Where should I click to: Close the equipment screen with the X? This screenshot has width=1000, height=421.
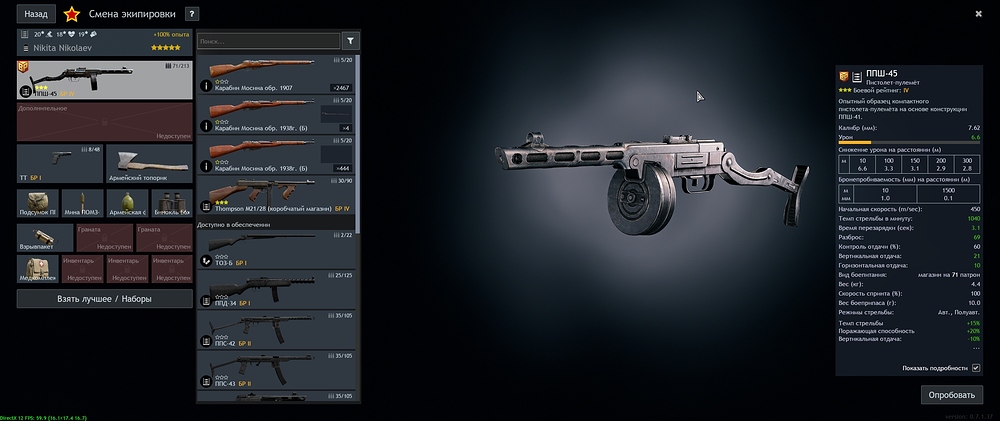(978, 13)
